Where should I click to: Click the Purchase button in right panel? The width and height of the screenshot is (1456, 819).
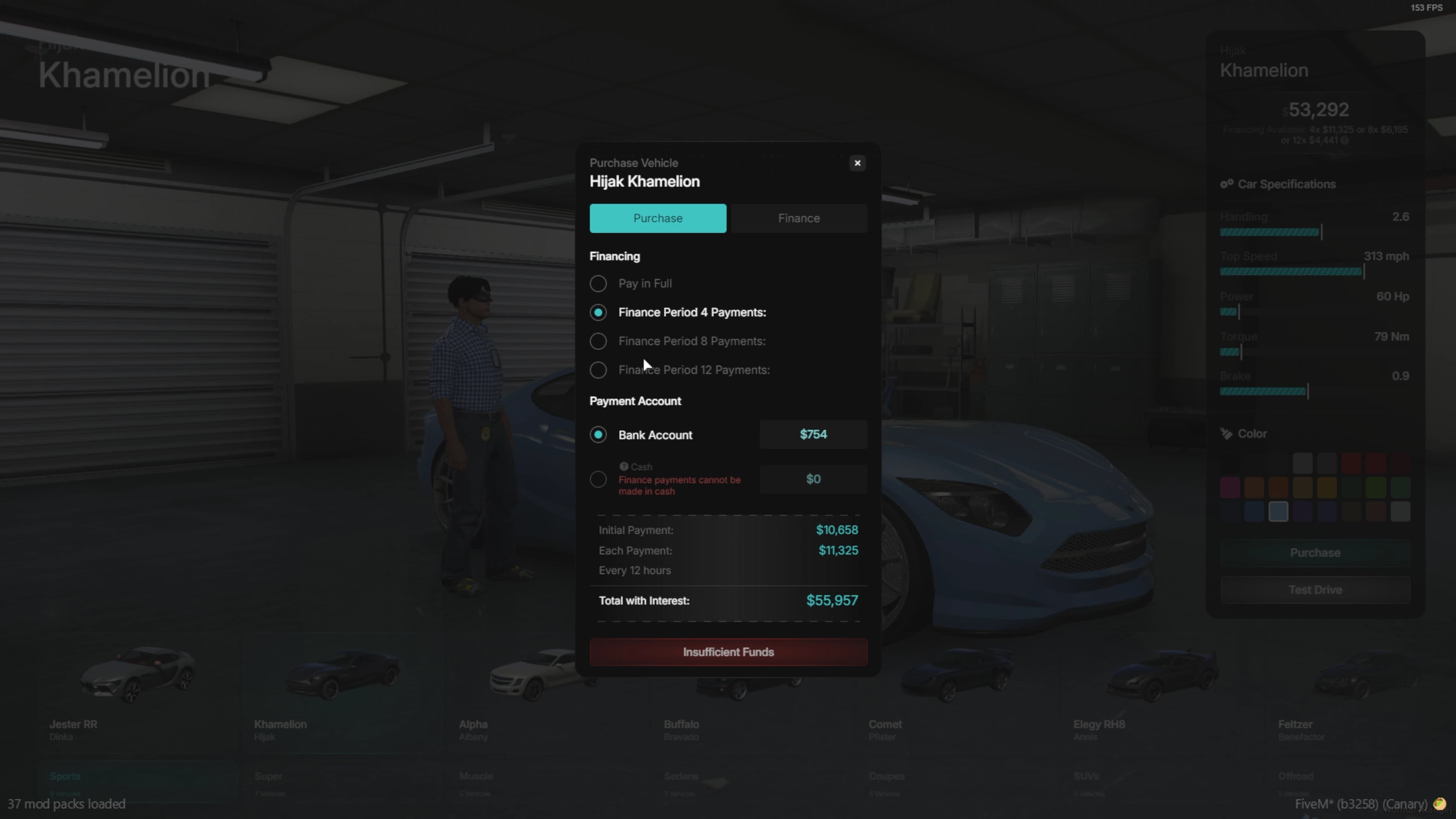point(1315,552)
